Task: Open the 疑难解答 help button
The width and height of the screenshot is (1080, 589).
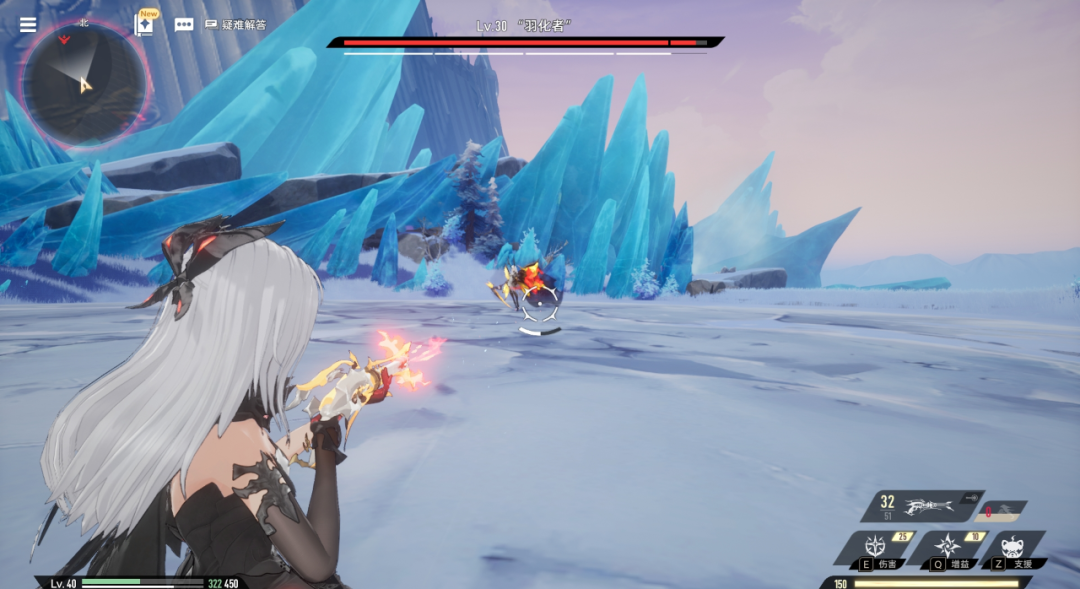Action: 236,24
